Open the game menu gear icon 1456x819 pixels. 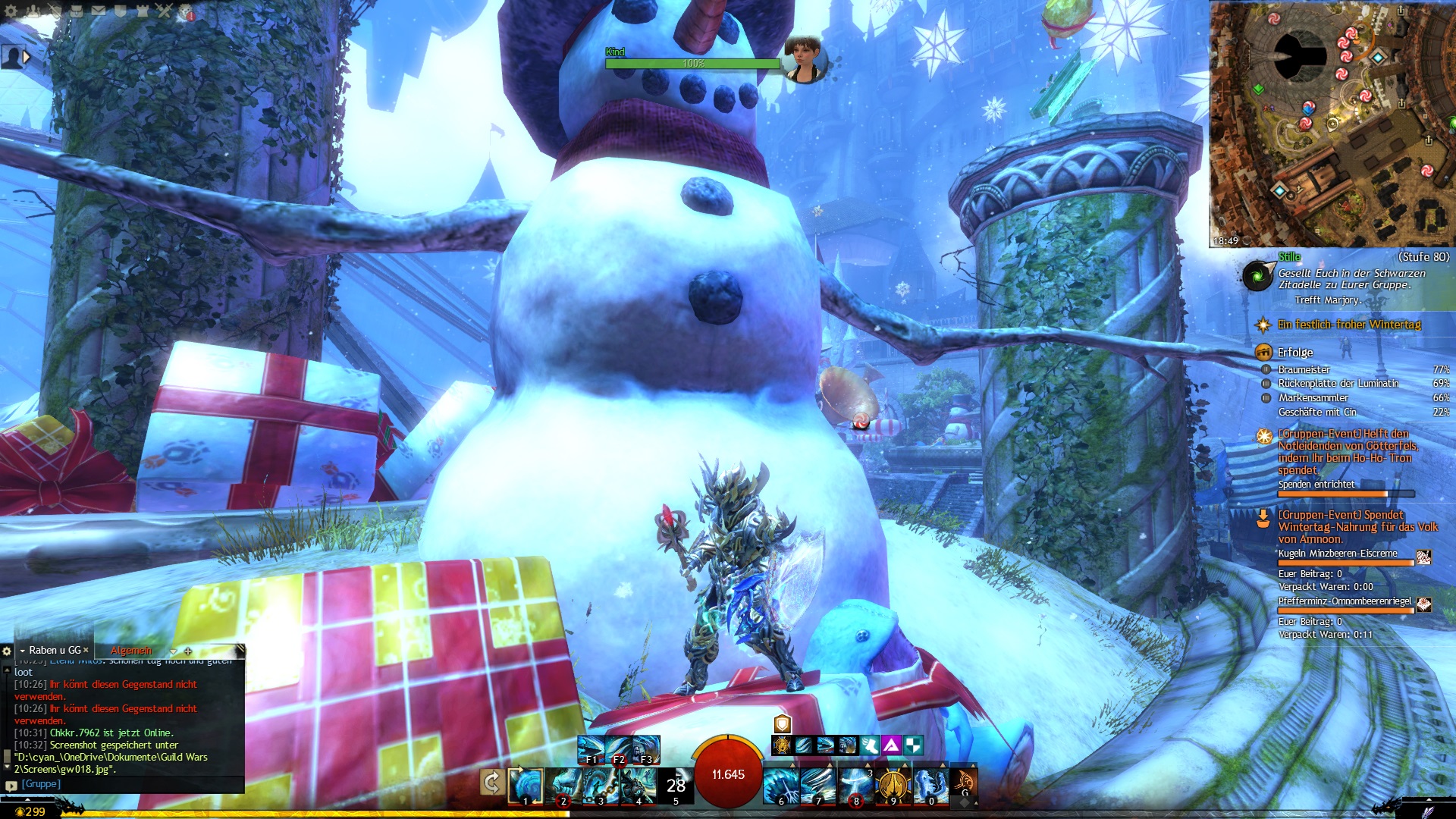(11, 11)
